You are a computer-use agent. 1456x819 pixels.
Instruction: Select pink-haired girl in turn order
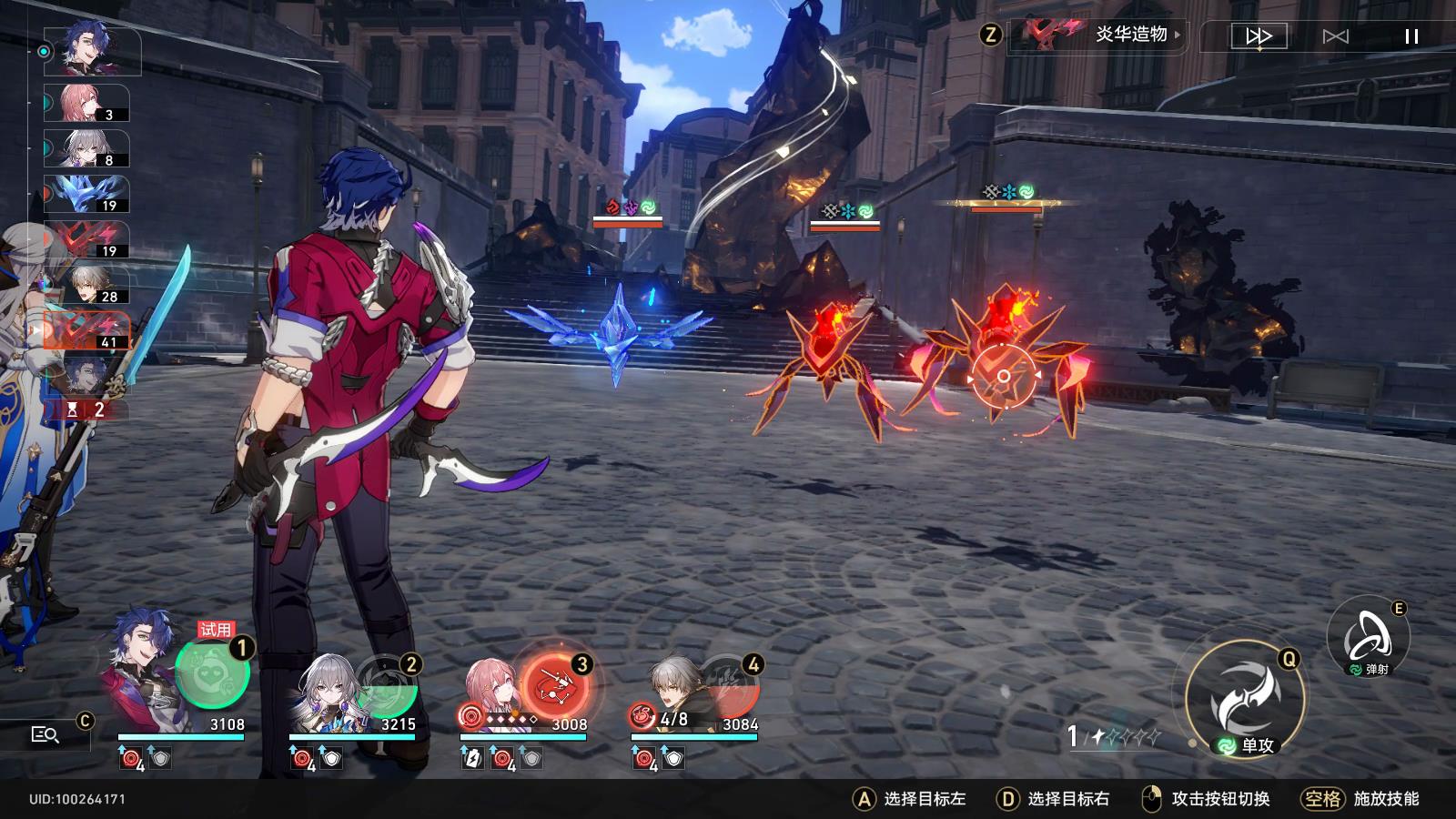point(86,104)
